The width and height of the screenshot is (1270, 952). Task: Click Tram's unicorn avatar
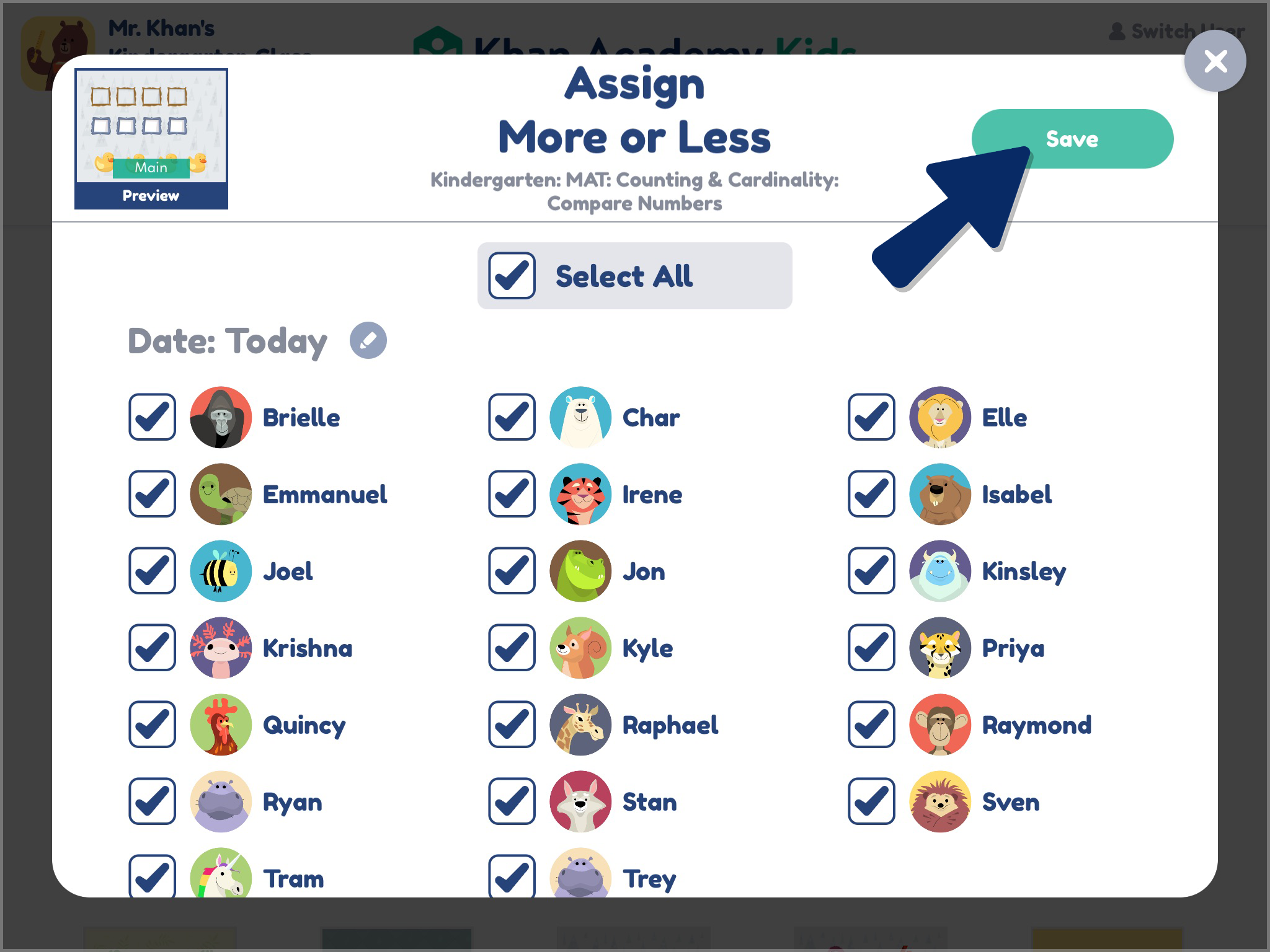220,878
